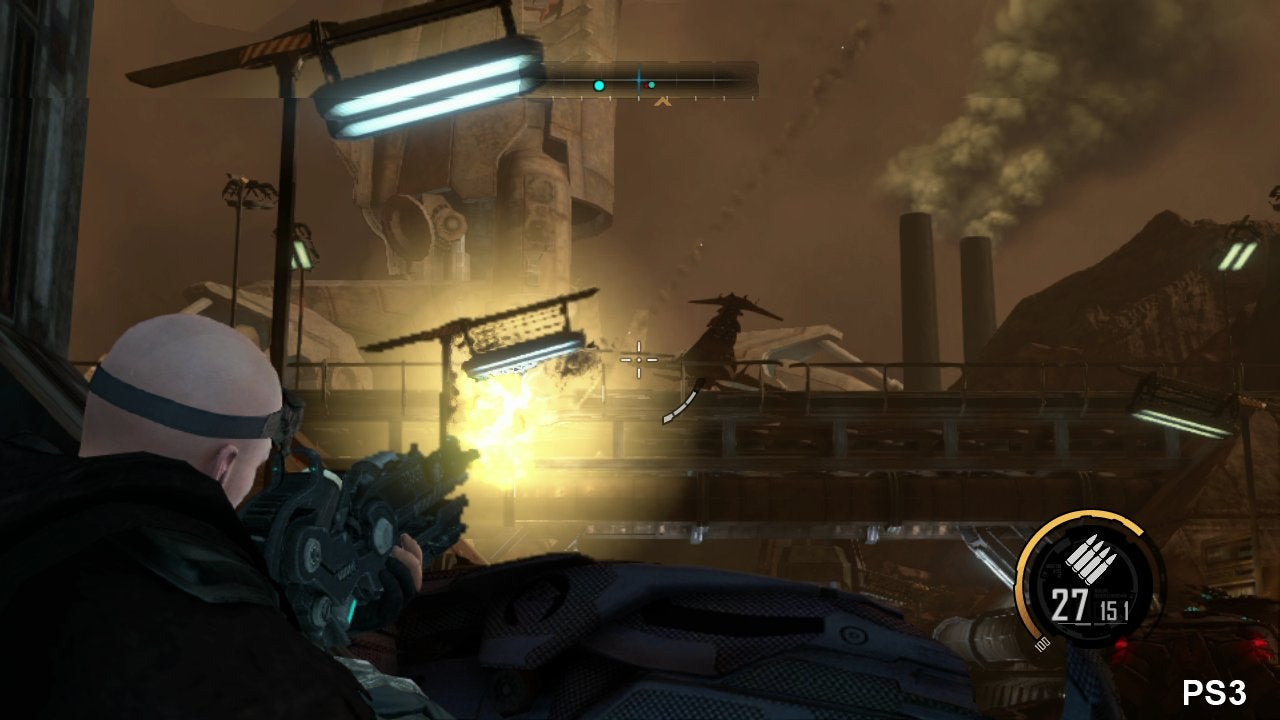Image resolution: width=1280 pixels, height=720 pixels.
Task: Select the orange objective arrow below the compass
Action: click(661, 100)
